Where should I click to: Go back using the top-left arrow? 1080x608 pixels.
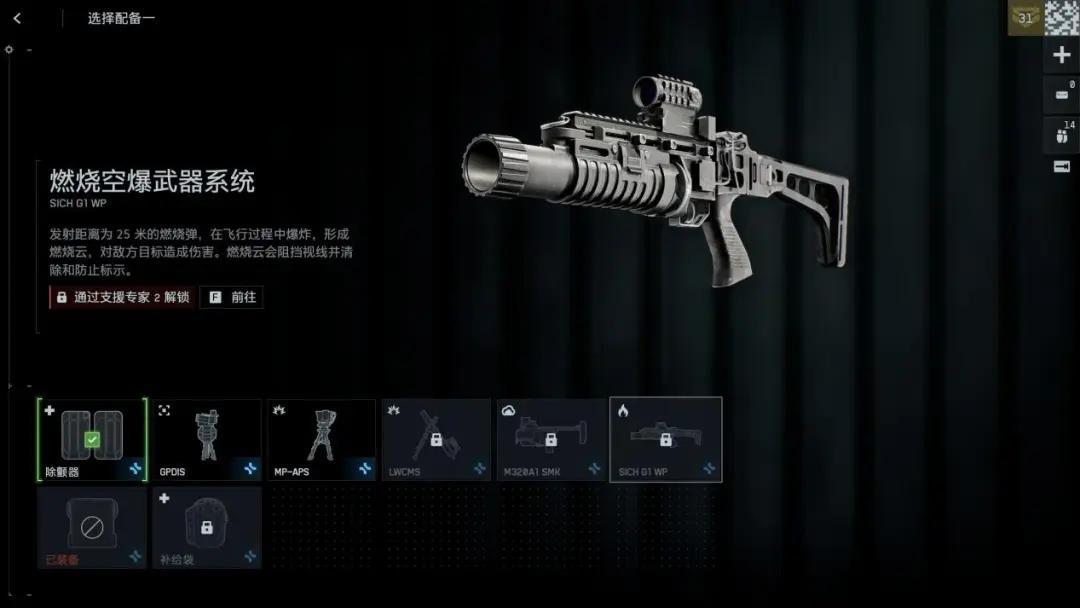[x=17, y=18]
